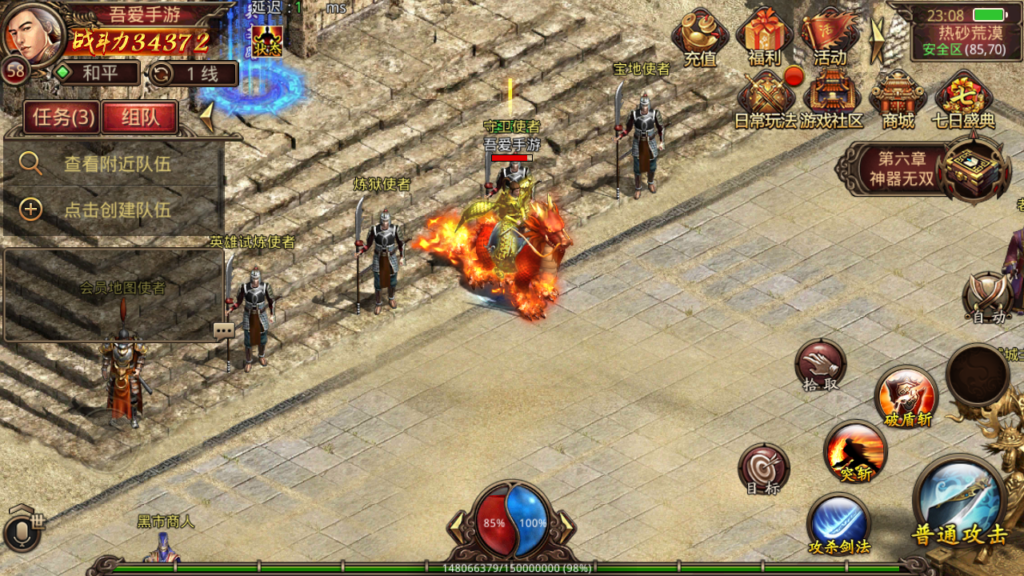
Task: Open the 游戏社区 game community
Action: [x=830, y=100]
